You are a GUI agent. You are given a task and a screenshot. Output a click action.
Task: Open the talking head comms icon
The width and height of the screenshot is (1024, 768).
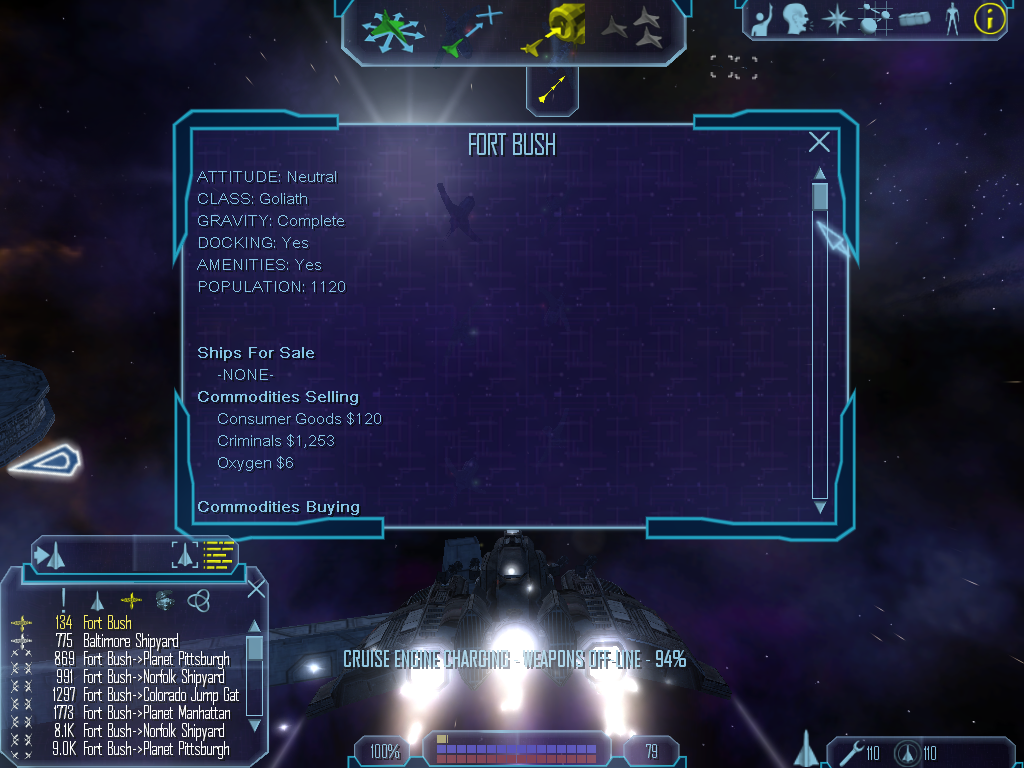(795, 18)
